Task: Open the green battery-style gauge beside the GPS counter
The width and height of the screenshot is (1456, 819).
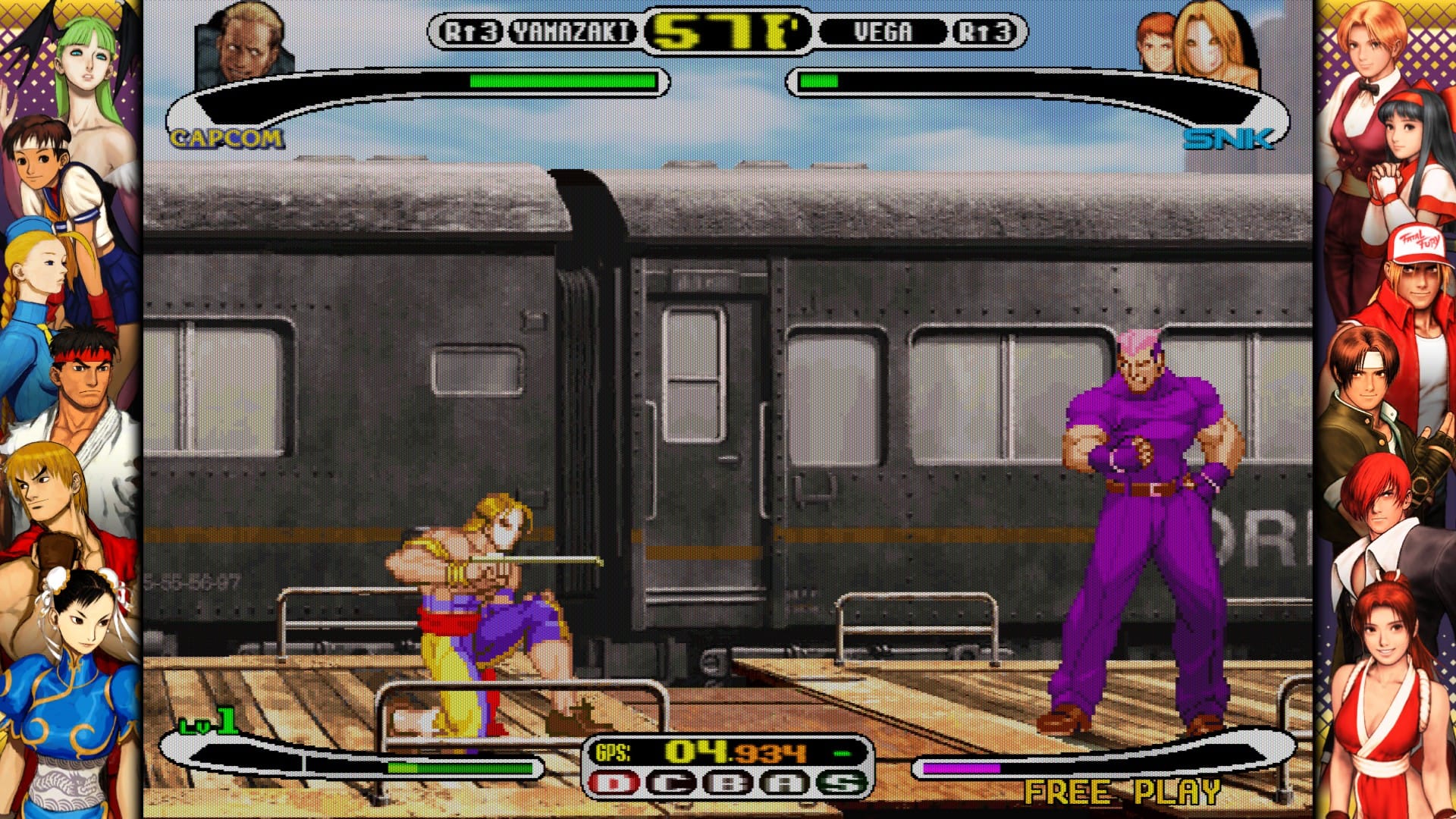Action: click(x=840, y=754)
